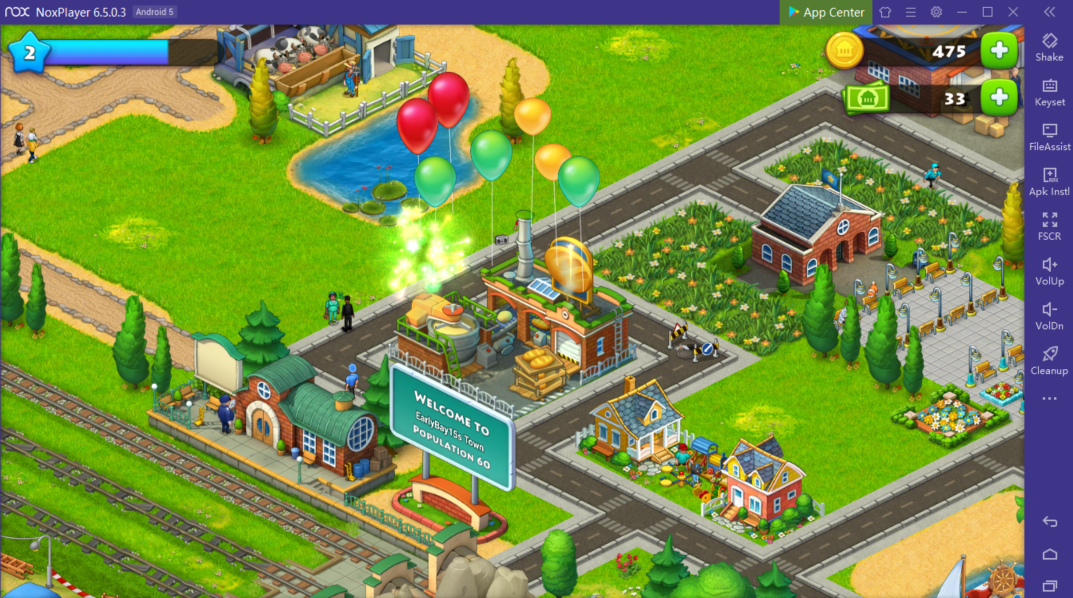Viewport: 1073px width, 598px height.
Task: Open the Nox App Center
Action: point(826,12)
